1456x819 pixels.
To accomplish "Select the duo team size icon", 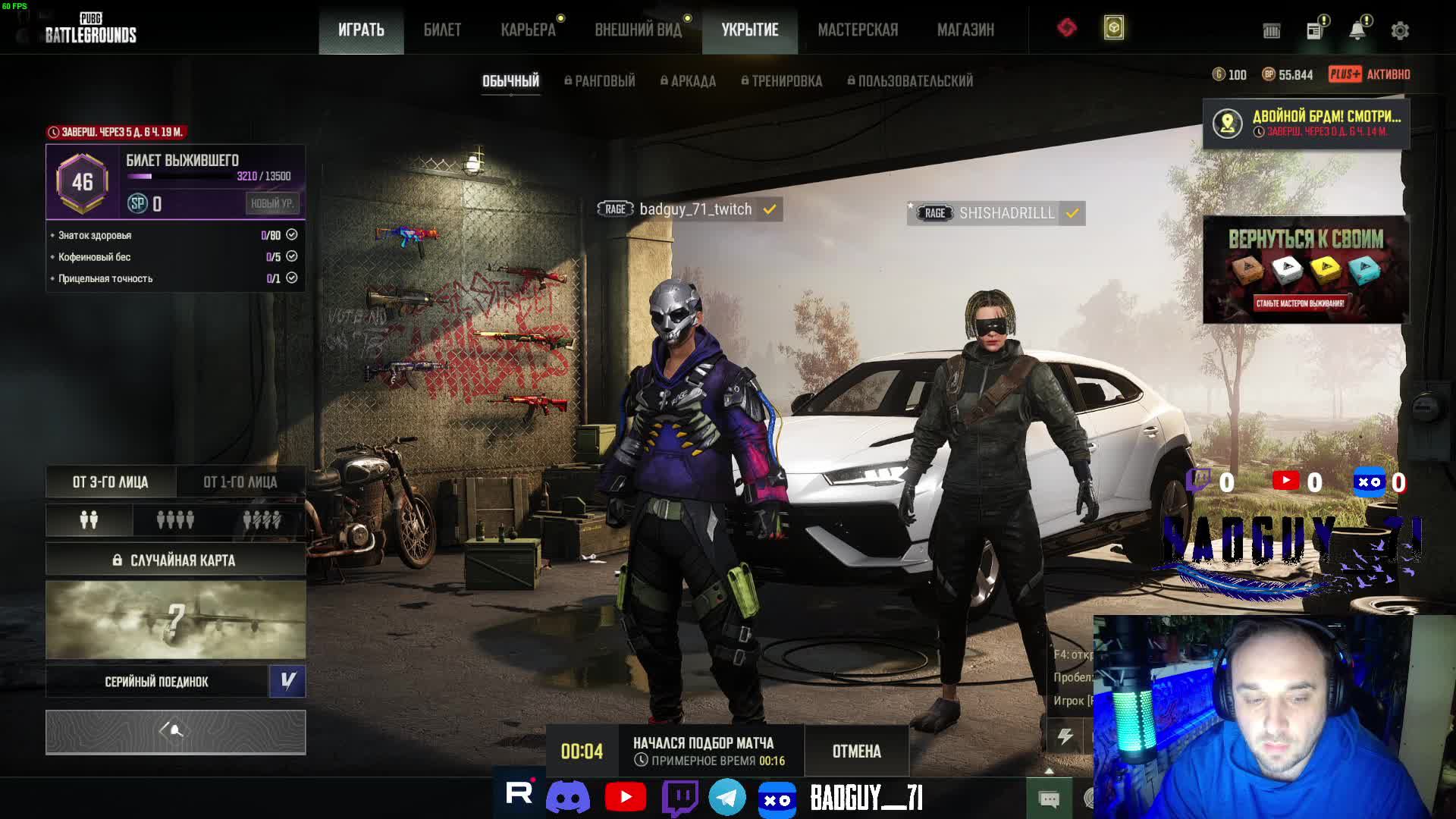I will pyautogui.click(x=89, y=520).
